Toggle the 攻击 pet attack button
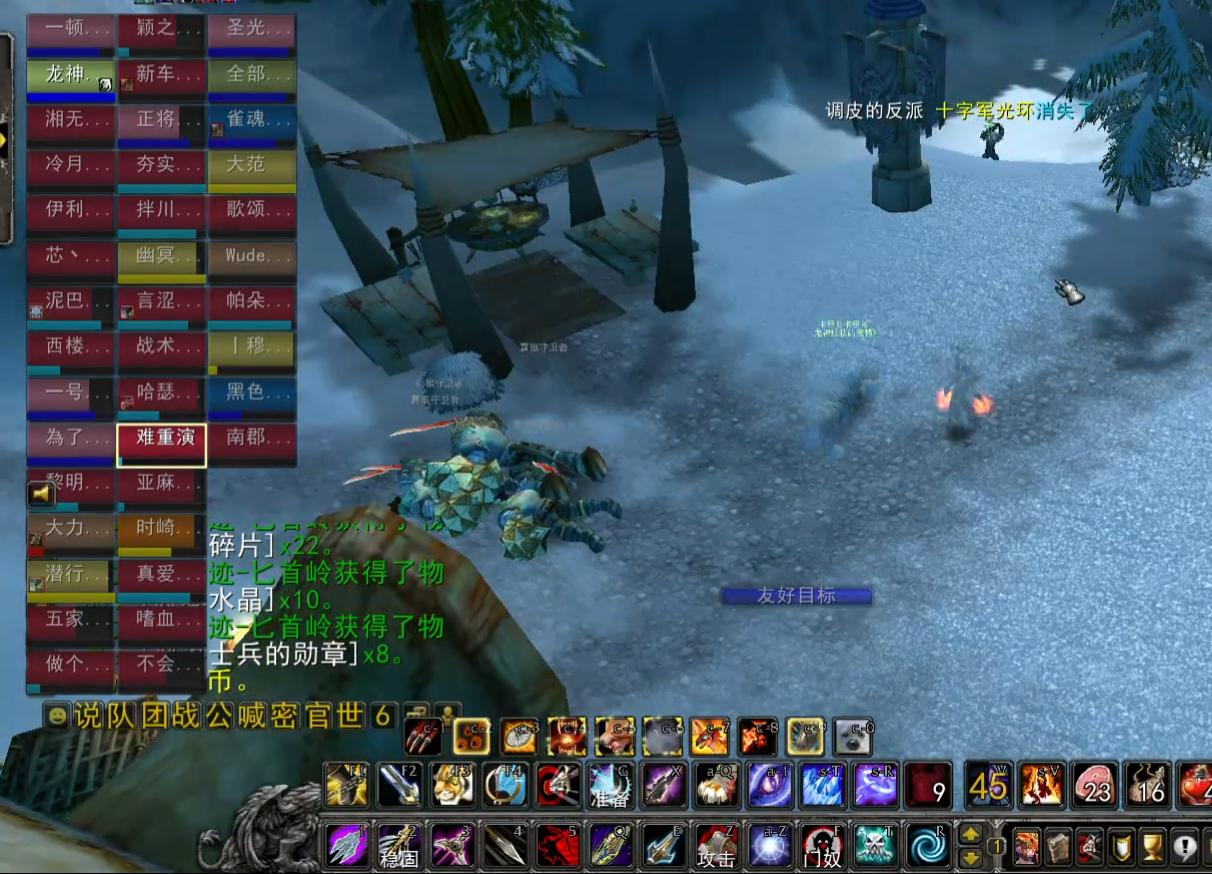The height and width of the screenshot is (874, 1212). [716, 846]
